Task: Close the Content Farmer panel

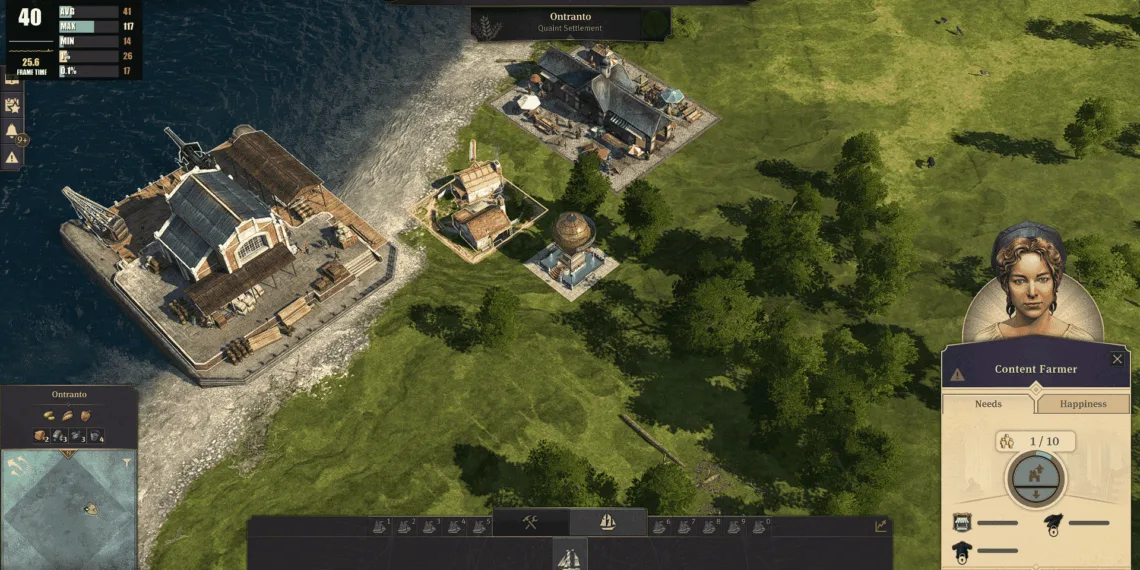Action: coord(1117,359)
